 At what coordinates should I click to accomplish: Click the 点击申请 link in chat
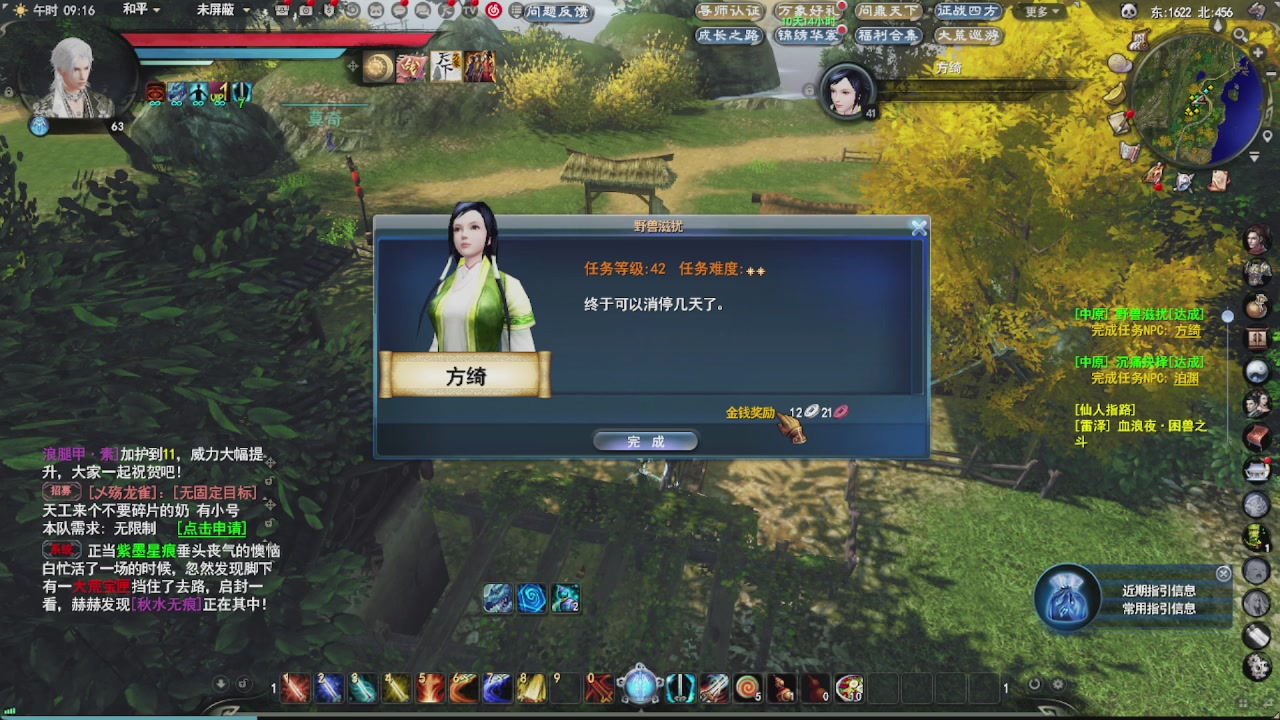(210, 528)
